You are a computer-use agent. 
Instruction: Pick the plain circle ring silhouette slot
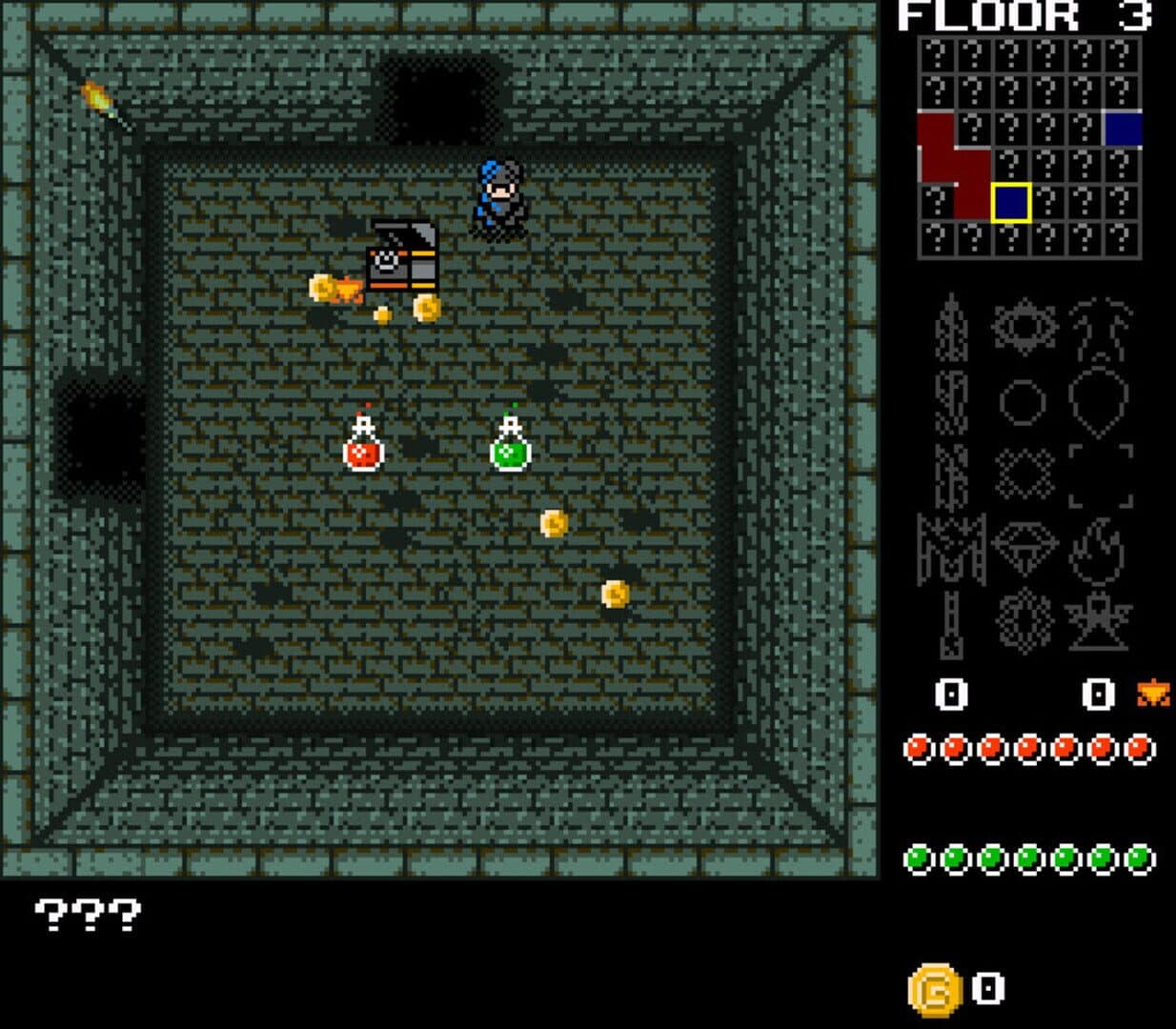click(x=1023, y=401)
